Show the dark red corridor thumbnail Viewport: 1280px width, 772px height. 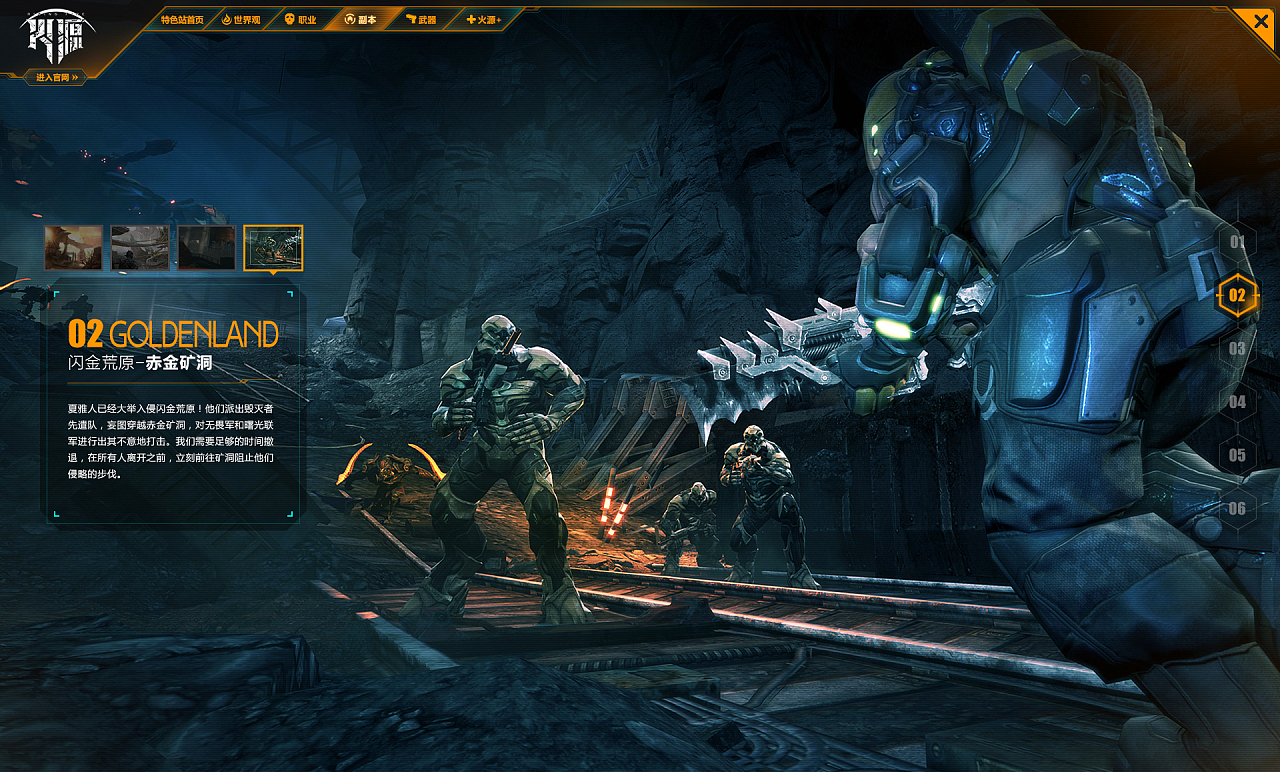[207, 248]
